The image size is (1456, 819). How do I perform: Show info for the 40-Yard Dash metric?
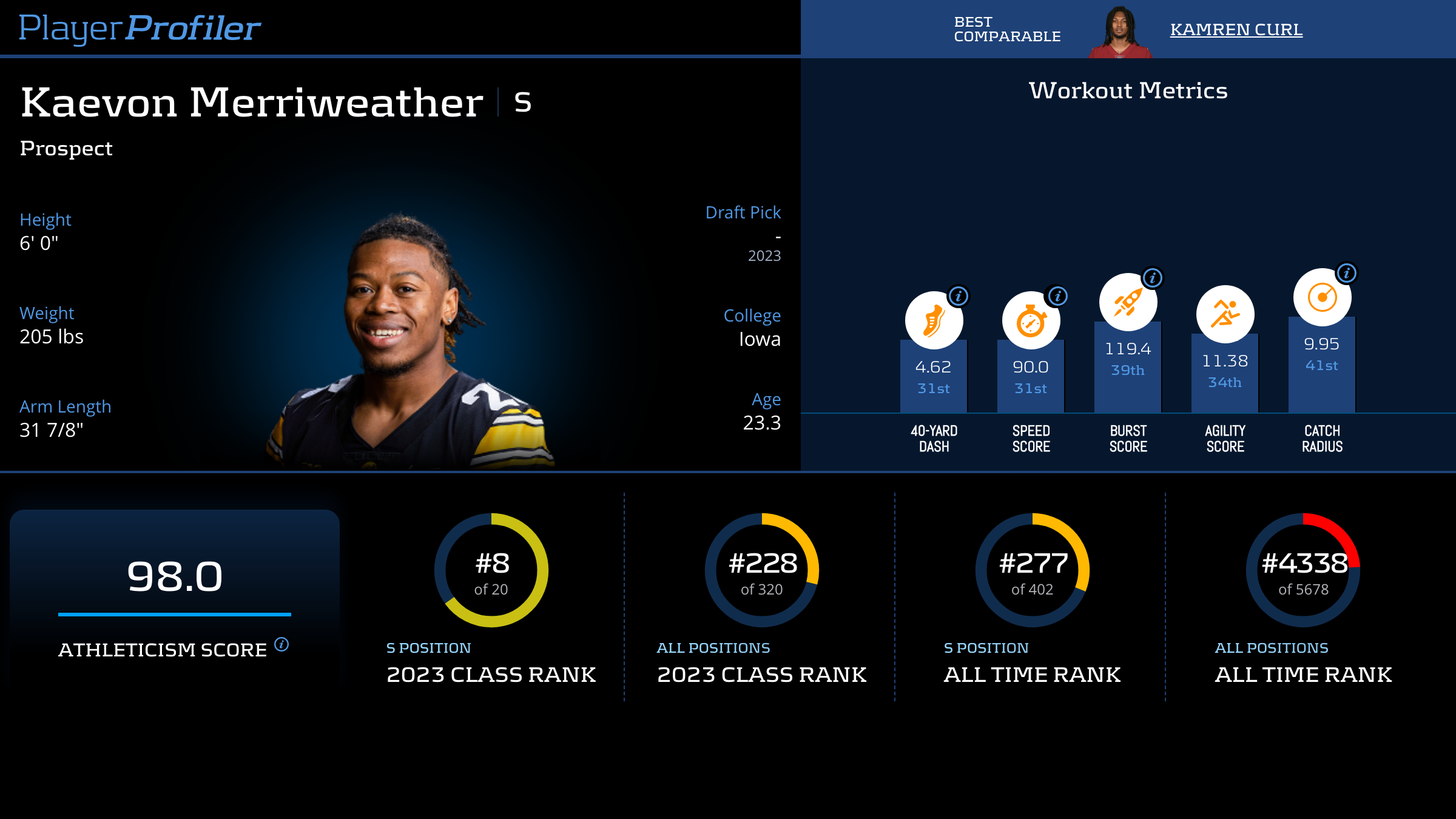959,296
